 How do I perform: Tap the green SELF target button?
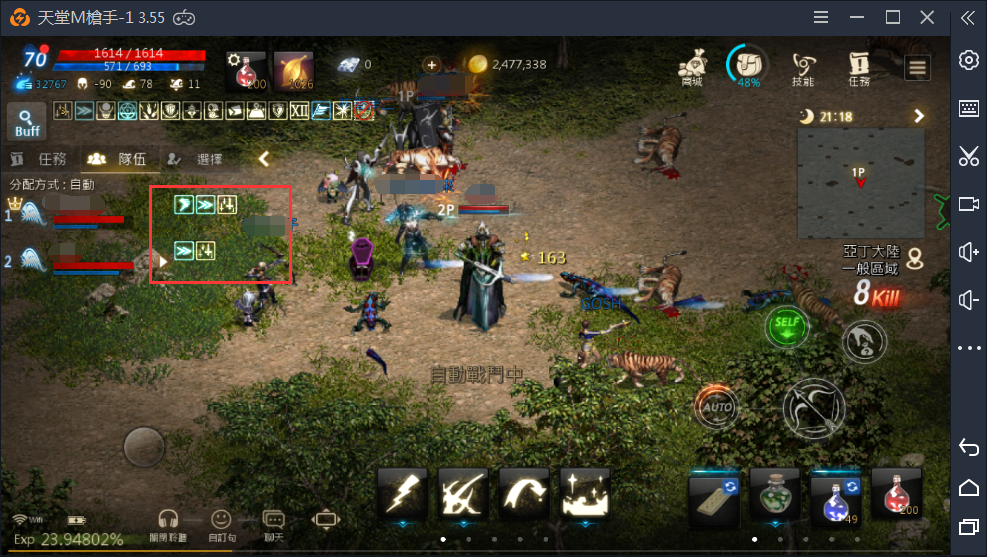(x=787, y=327)
